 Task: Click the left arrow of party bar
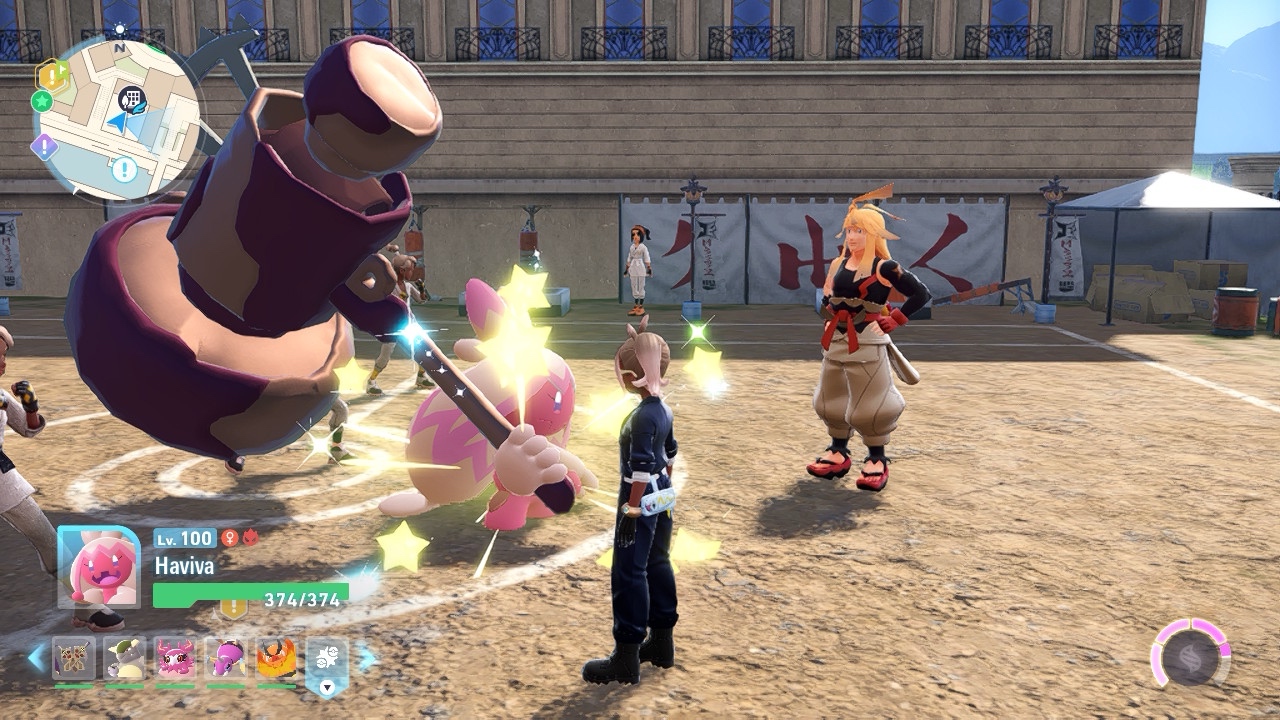(x=36, y=658)
